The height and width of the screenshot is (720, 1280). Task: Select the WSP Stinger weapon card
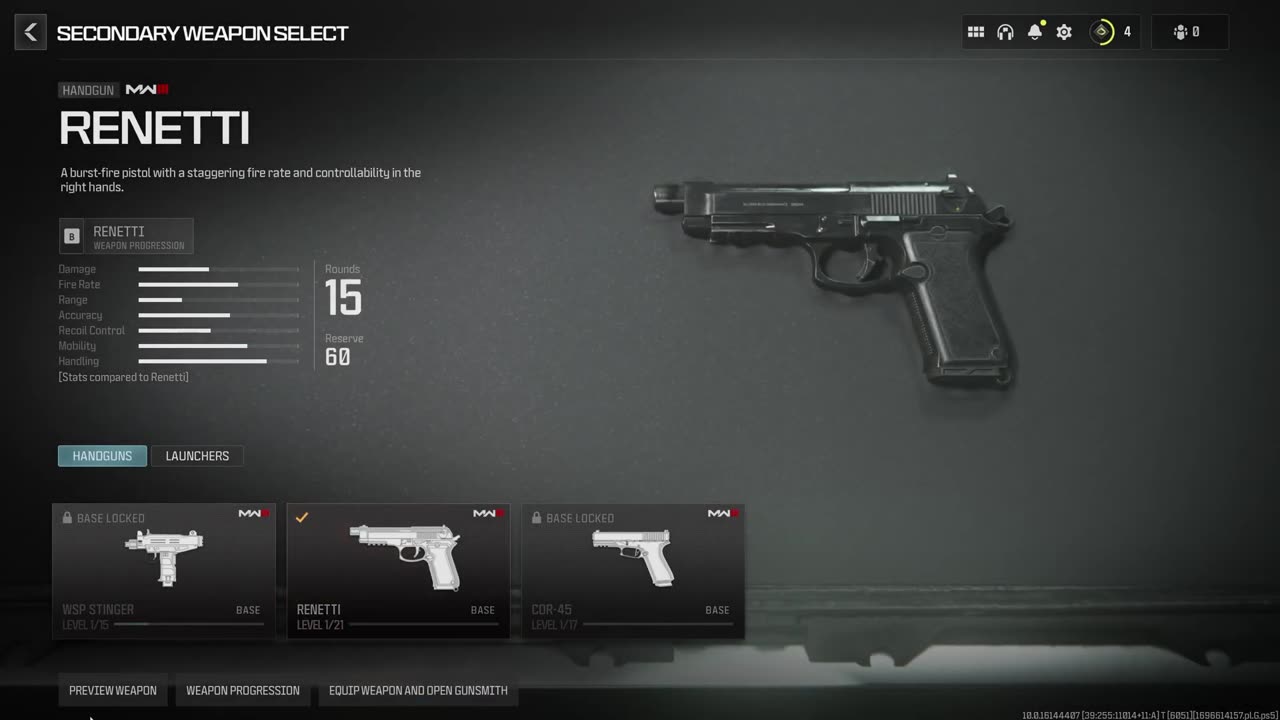pos(164,571)
